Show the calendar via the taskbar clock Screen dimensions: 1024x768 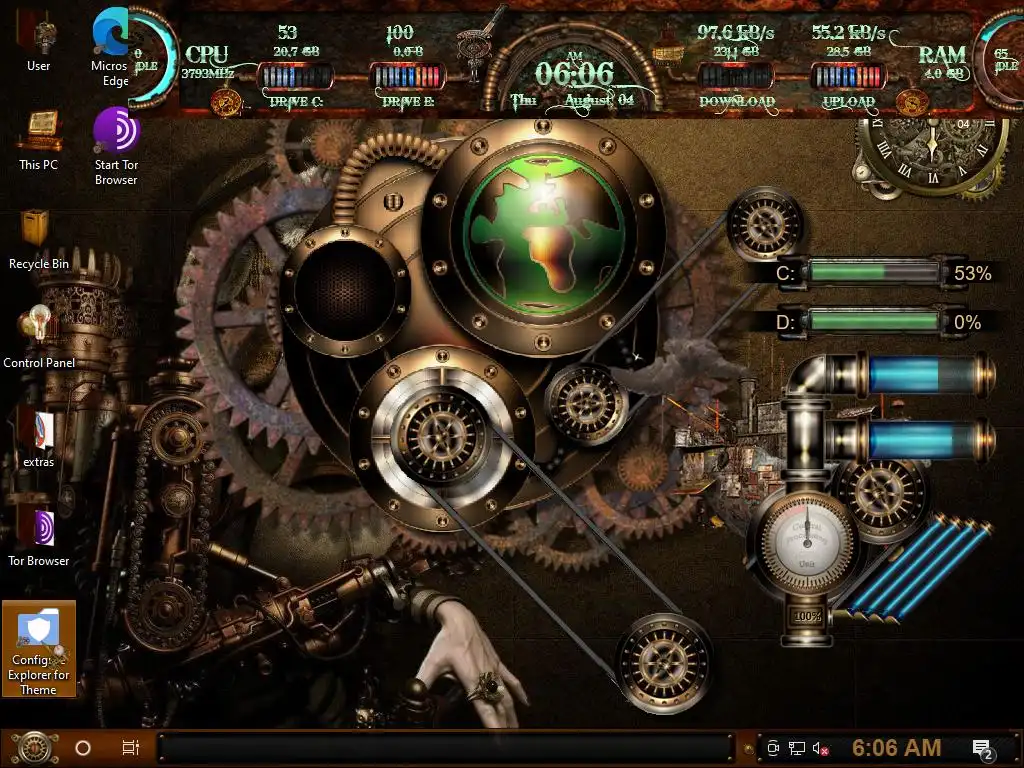coord(896,748)
